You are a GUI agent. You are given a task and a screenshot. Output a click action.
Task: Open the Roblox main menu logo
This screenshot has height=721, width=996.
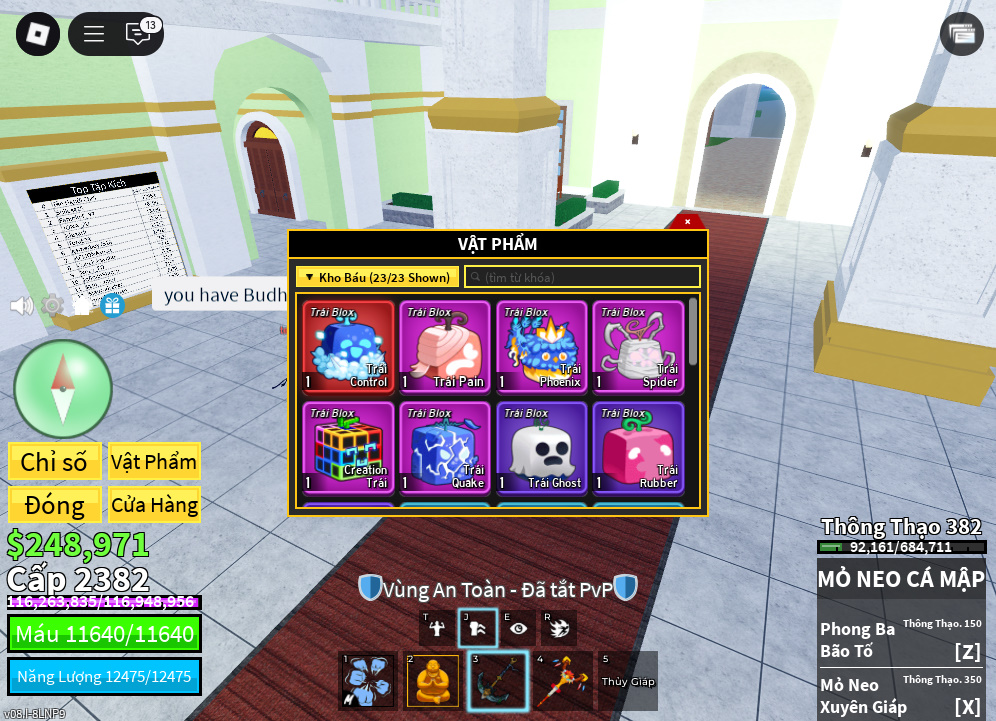click(x=37, y=34)
